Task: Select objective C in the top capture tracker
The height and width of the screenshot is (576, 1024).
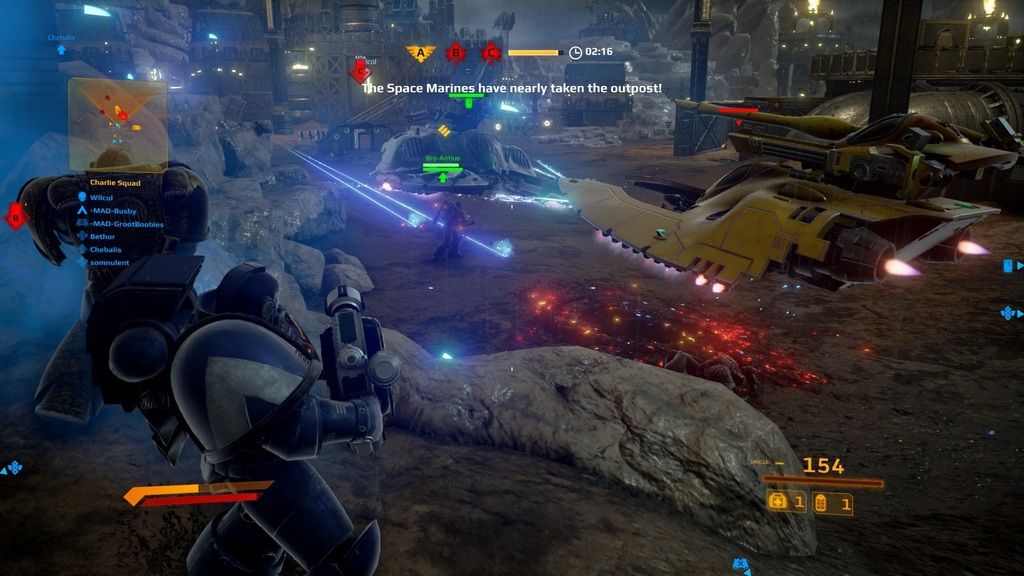Action: 490,52
